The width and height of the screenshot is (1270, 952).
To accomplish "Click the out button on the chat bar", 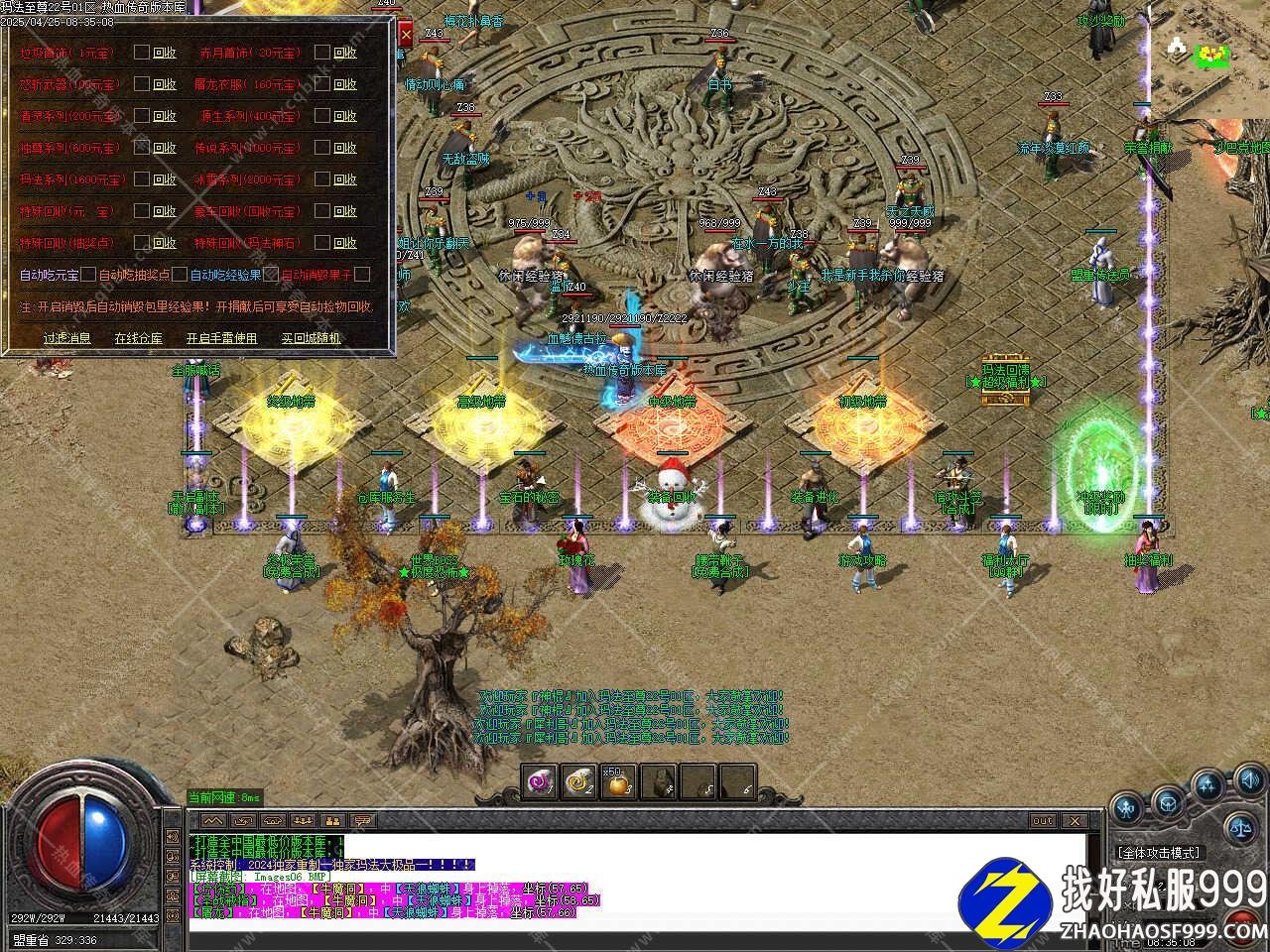I will (x=1043, y=820).
